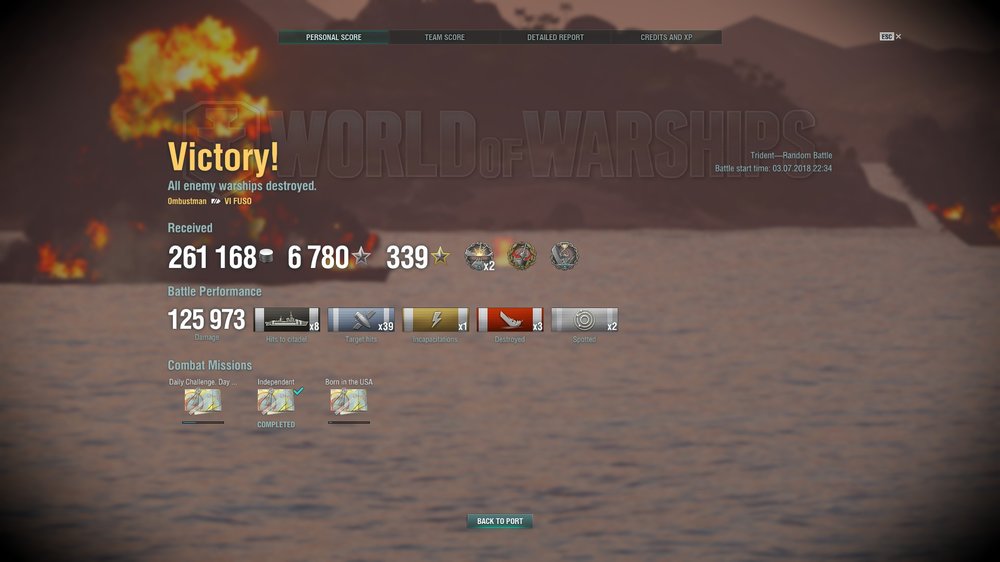Image resolution: width=1000 pixels, height=562 pixels.
Task: Click the Back to Port button
Action: click(x=499, y=521)
